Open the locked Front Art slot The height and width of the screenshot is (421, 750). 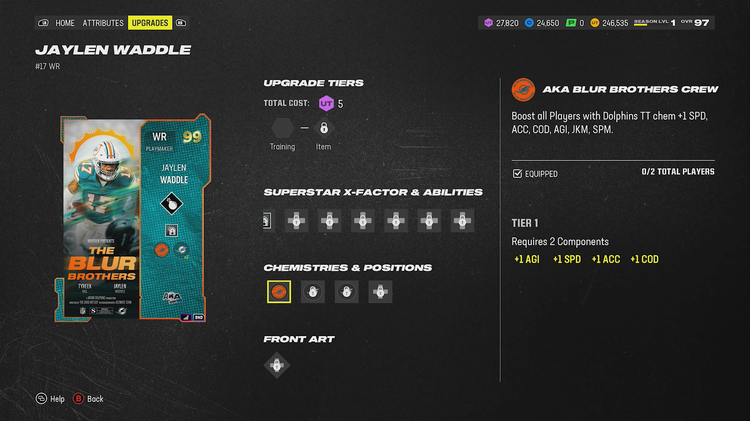[278, 365]
